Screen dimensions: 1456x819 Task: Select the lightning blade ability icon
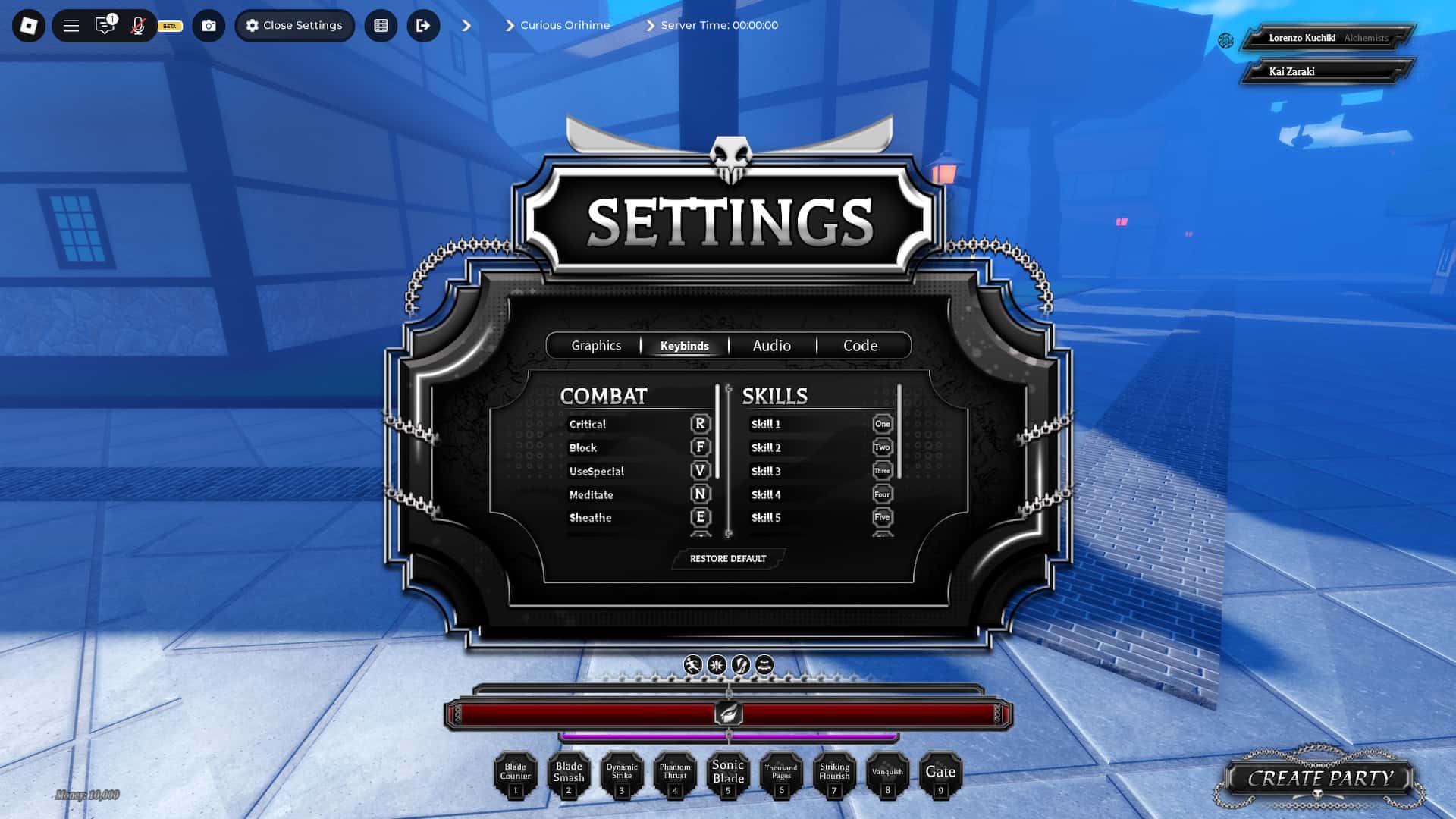(x=741, y=666)
